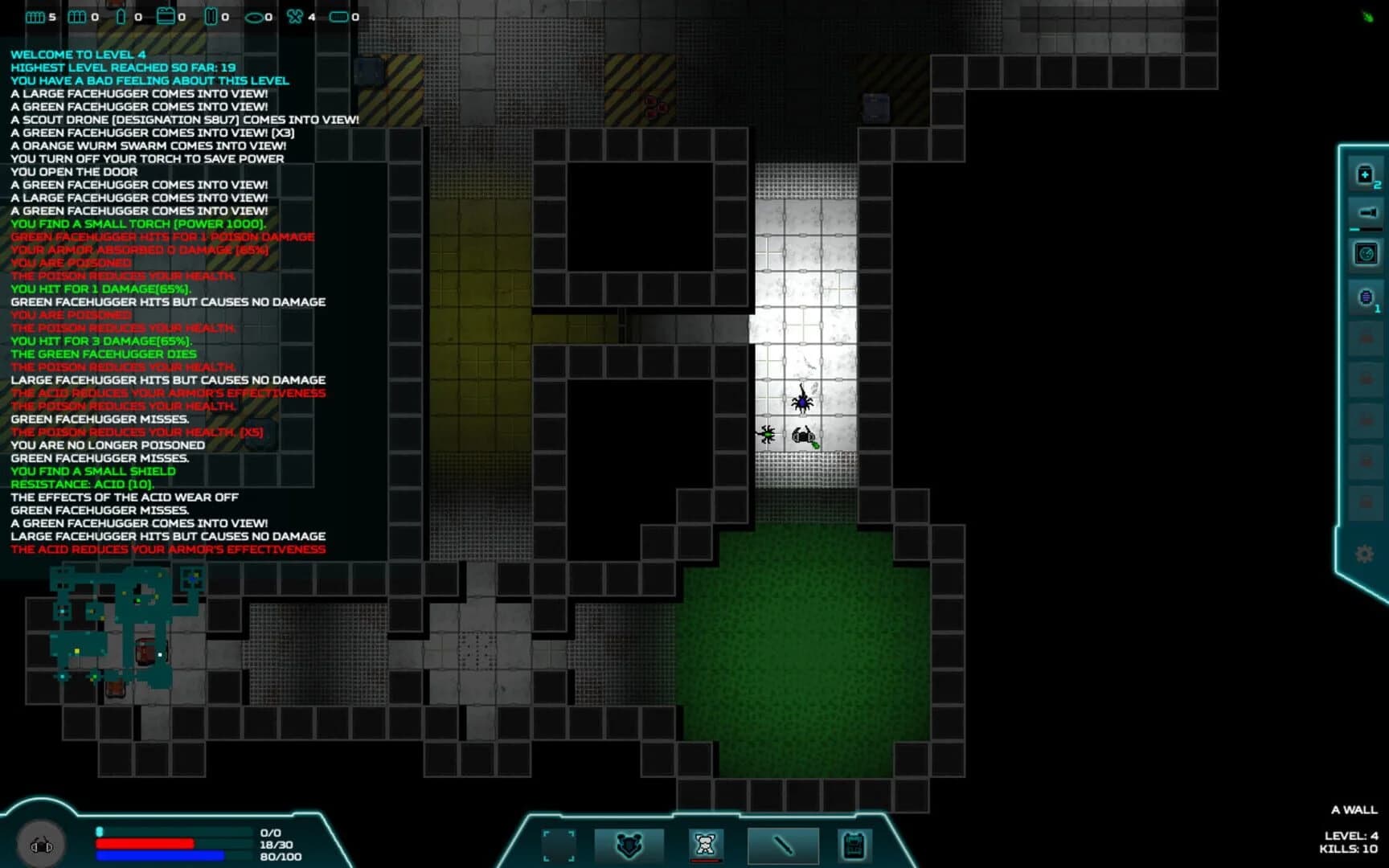Screen dimensions: 1389x868
Task: Open the backpack inventory icon bottom right
Action: pos(853,845)
